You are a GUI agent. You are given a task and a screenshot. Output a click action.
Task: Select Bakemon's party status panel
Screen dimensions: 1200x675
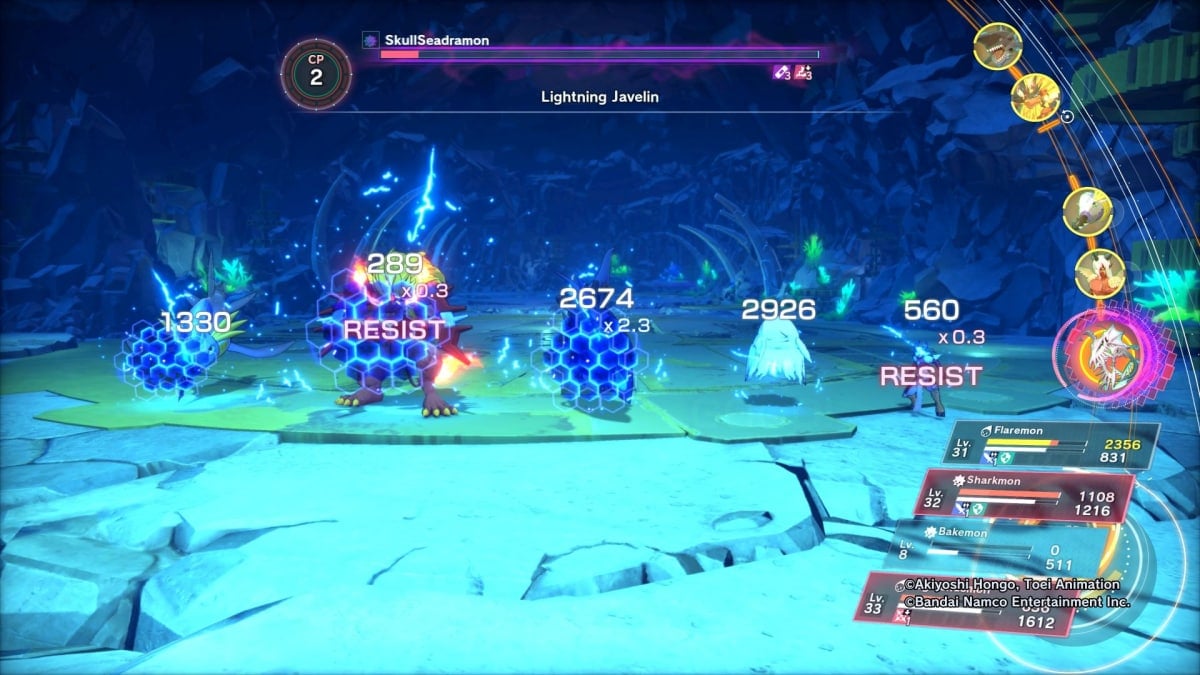(1000, 543)
